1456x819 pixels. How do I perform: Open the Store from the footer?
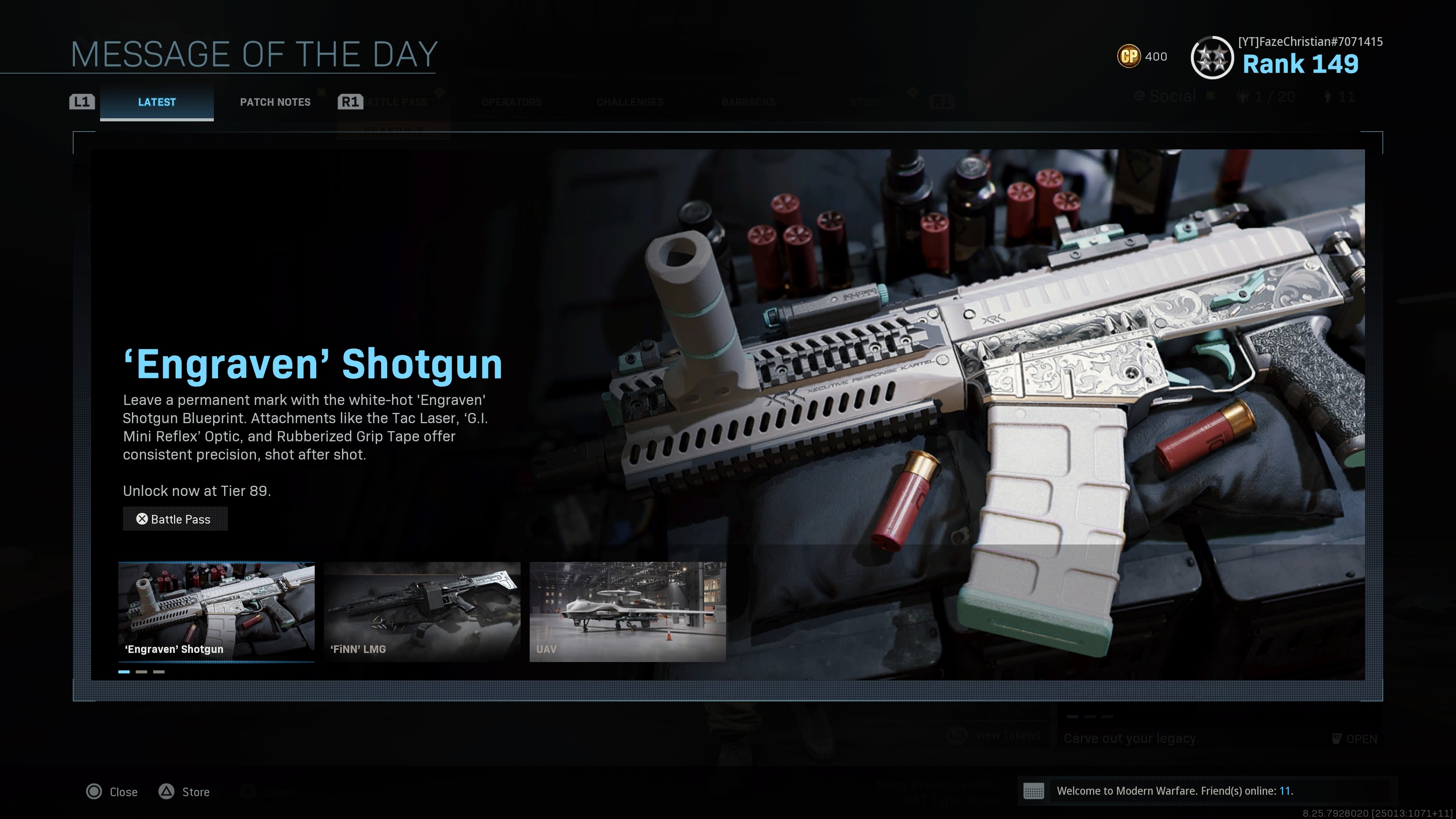click(x=184, y=792)
